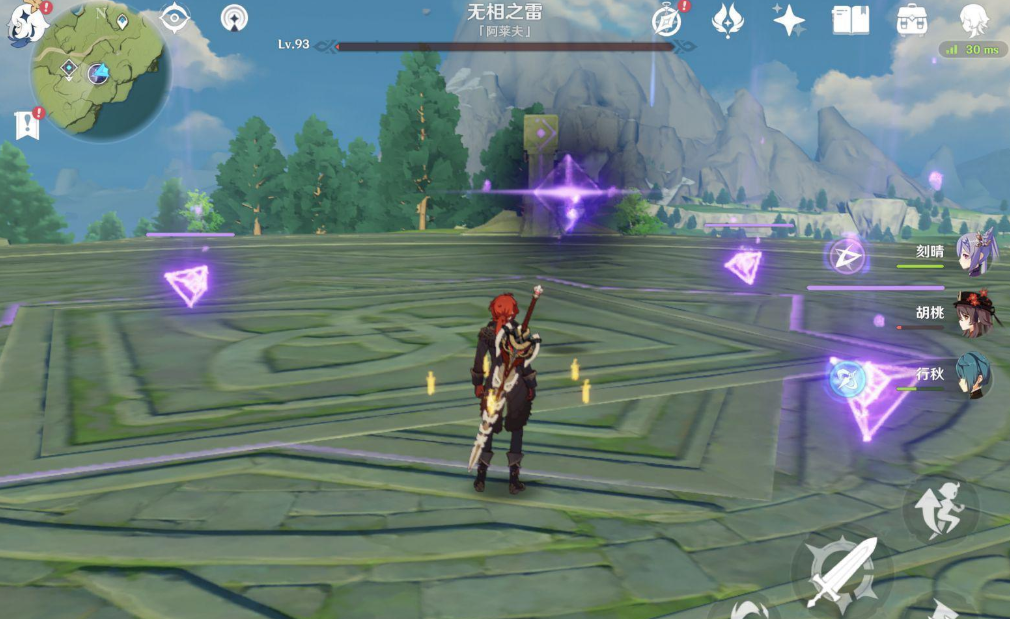This screenshot has width=1010, height=619.
Task: Open the adventurer handbook book icon
Action: pyautogui.click(x=850, y=20)
